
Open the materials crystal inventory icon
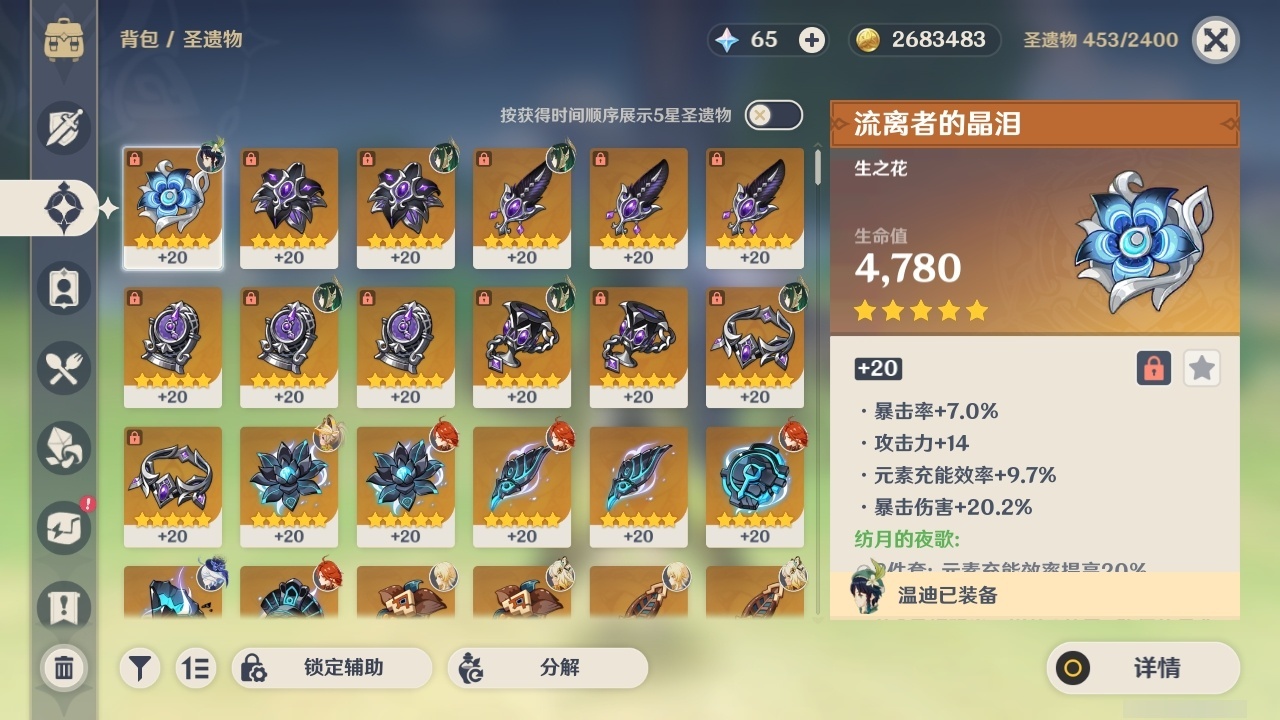pos(62,448)
